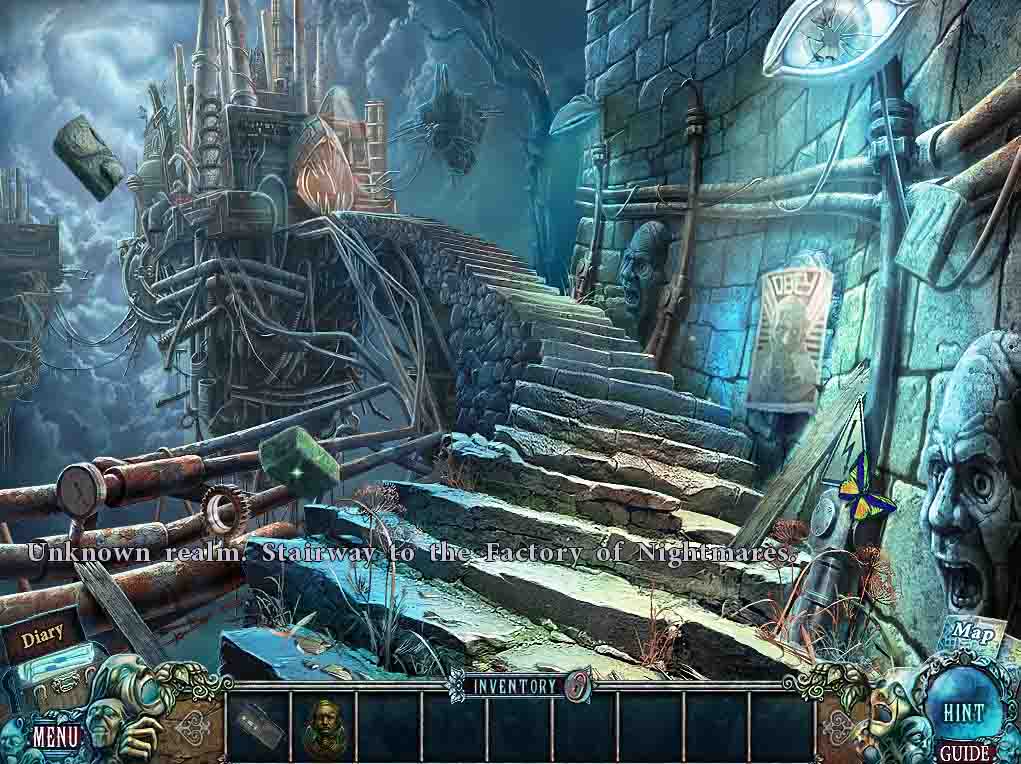
Task: Open the strategy Guide
Action: coord(964,753)
